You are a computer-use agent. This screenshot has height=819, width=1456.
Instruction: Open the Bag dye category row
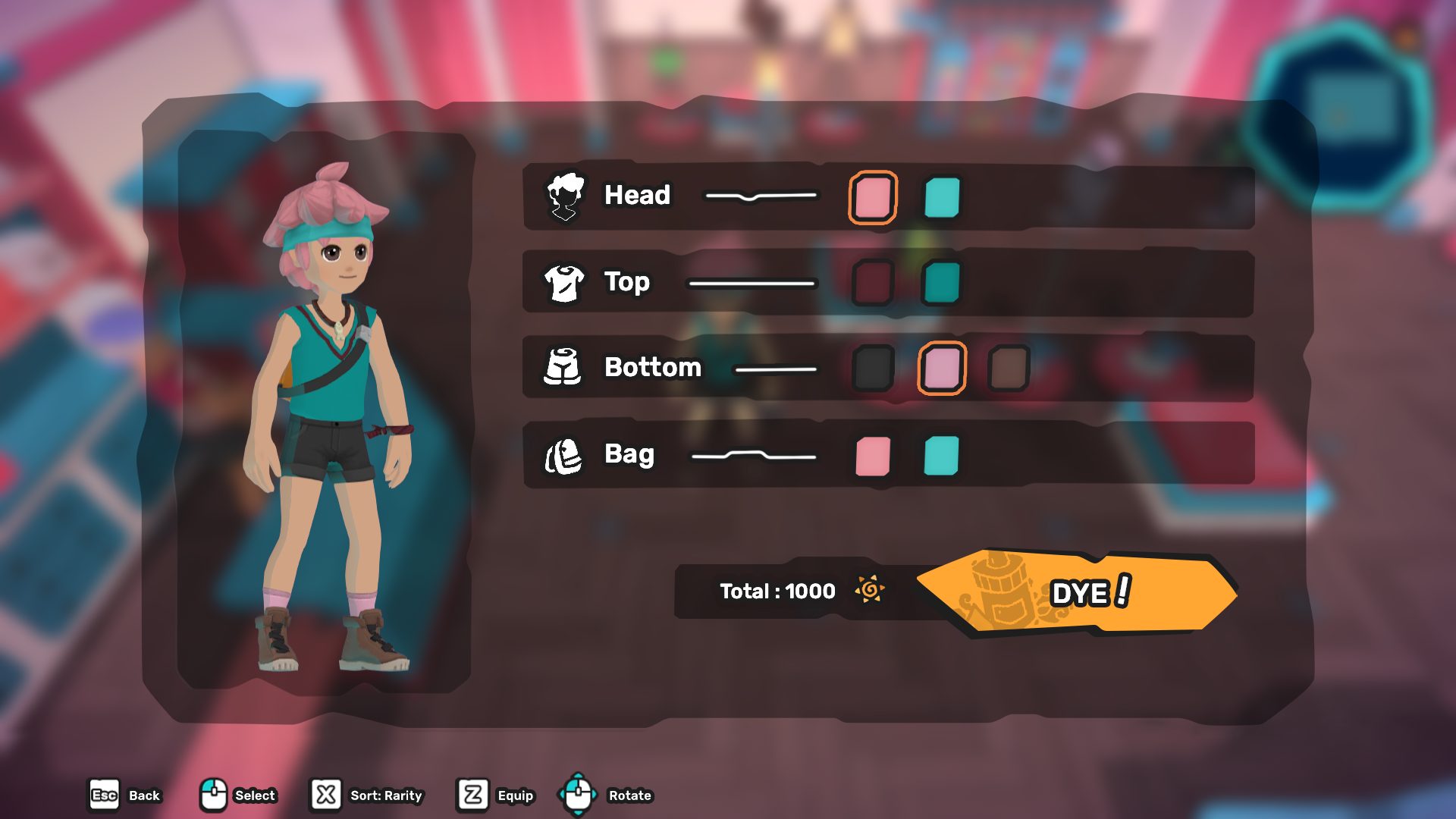pyautogui.click(x=629, y=454)
